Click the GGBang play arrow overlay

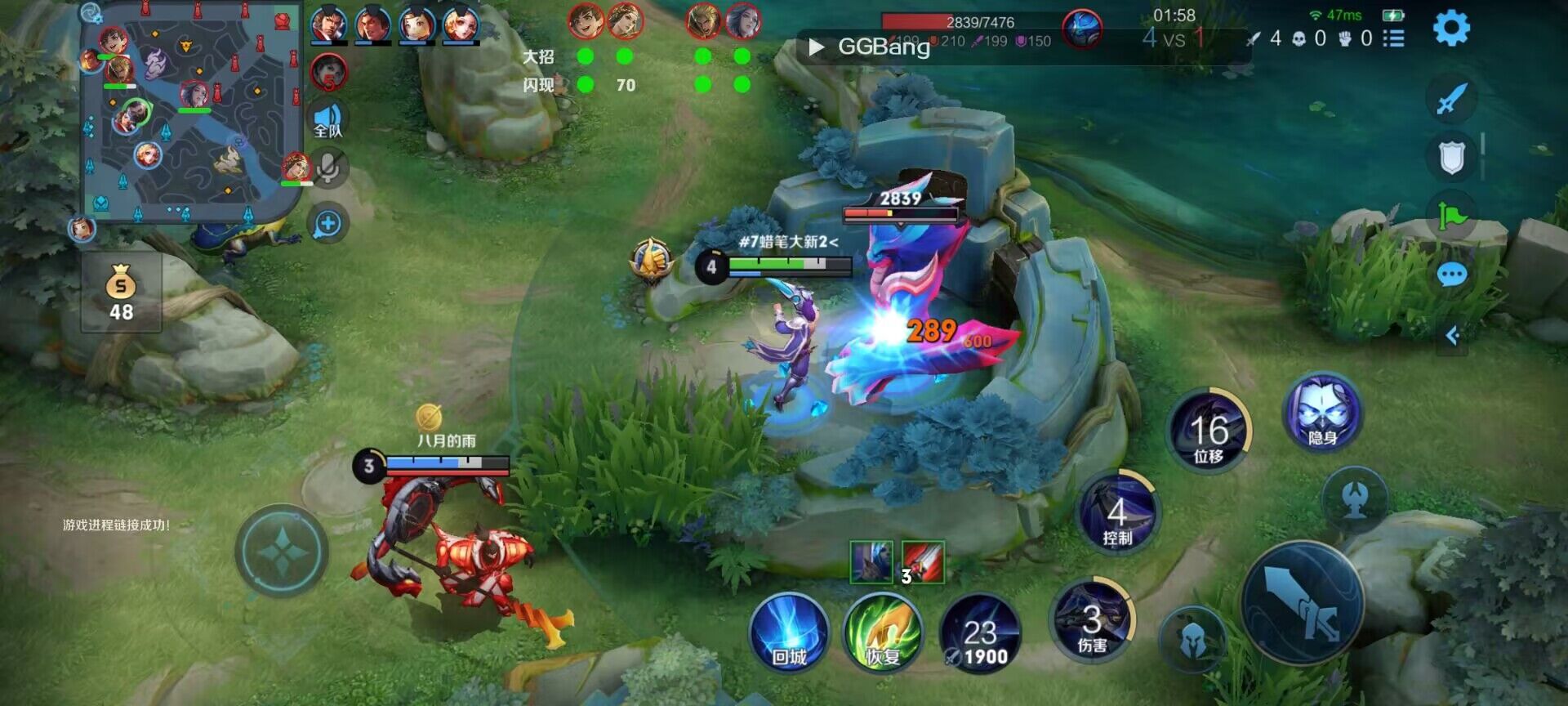[816, 47]
